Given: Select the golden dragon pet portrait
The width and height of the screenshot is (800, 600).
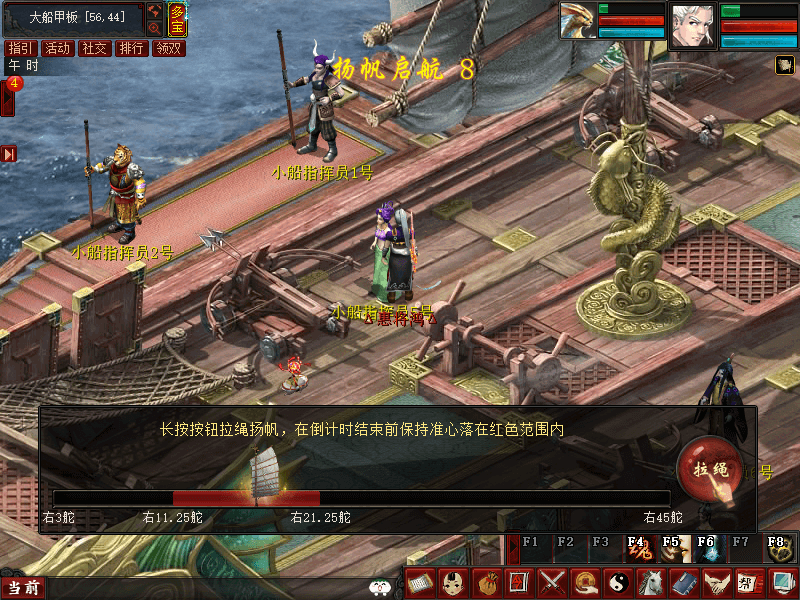Looking at the screenshot, I should pos(577,22).
